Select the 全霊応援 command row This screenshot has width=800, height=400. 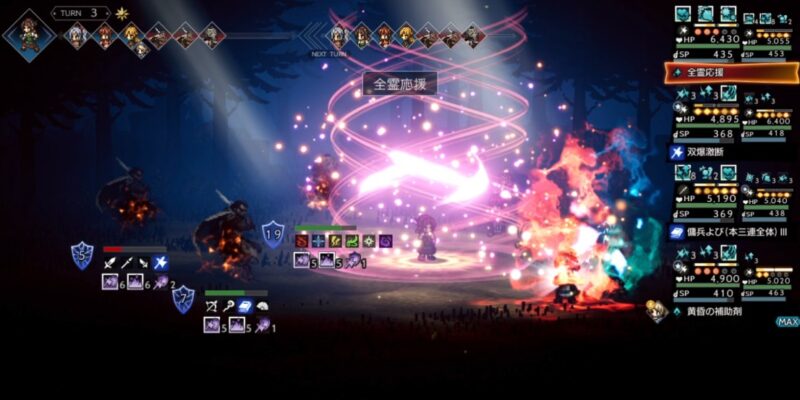(732, 72)
